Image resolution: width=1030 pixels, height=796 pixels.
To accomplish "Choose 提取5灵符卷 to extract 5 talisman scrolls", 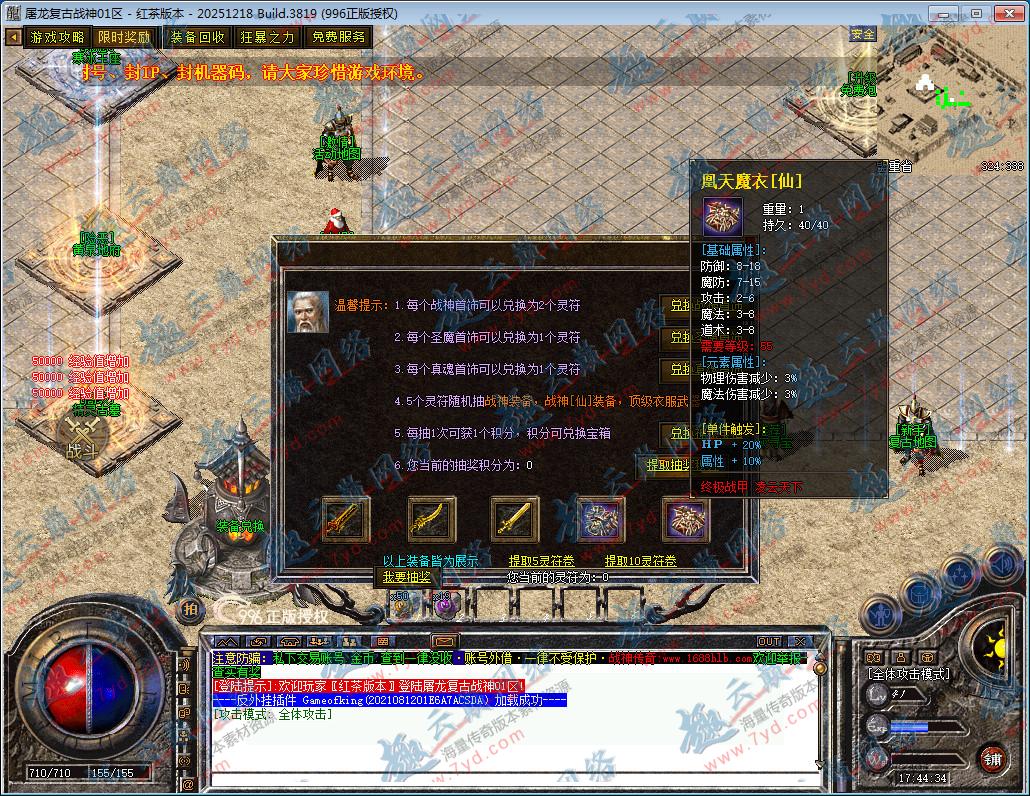I will click(541, 561).
